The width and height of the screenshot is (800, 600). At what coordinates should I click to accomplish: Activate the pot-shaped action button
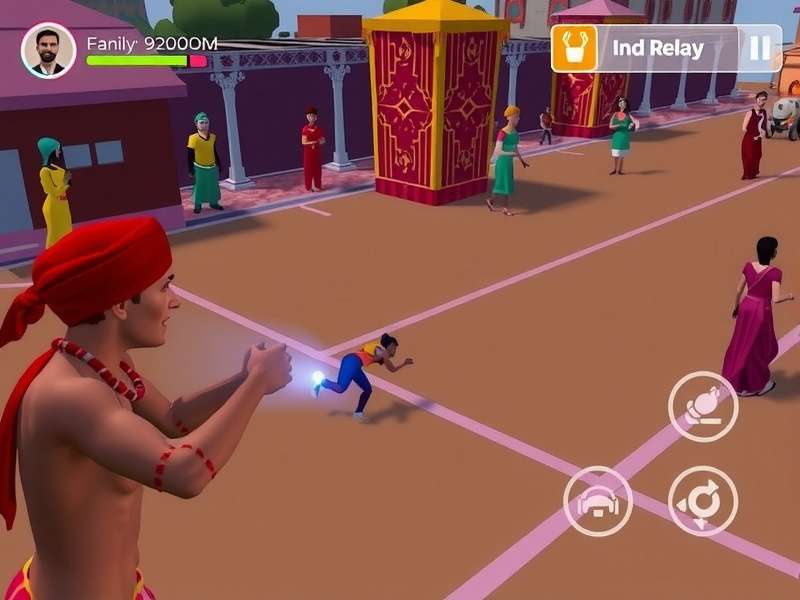703,406
